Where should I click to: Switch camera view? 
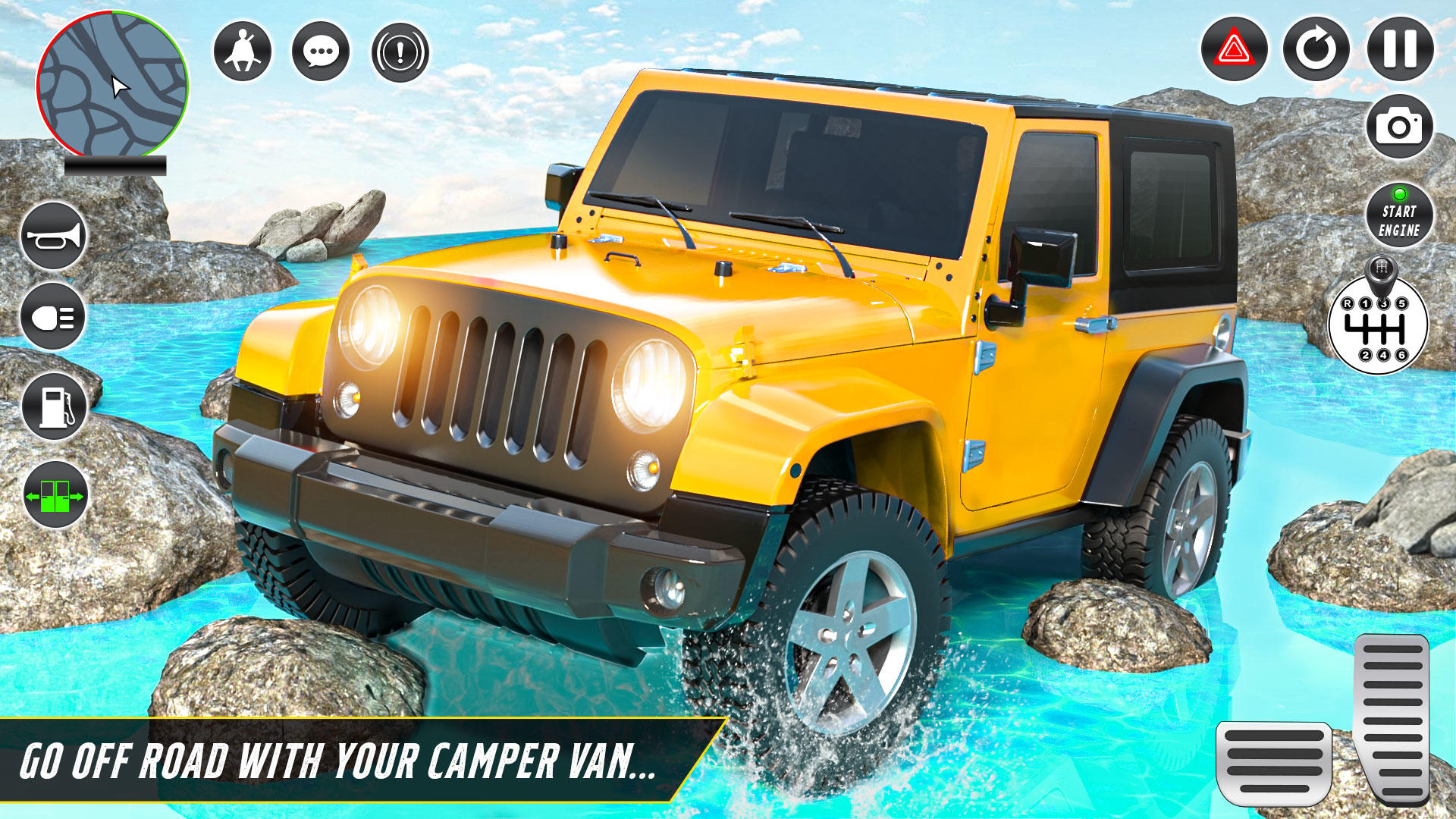(1400, 126)
